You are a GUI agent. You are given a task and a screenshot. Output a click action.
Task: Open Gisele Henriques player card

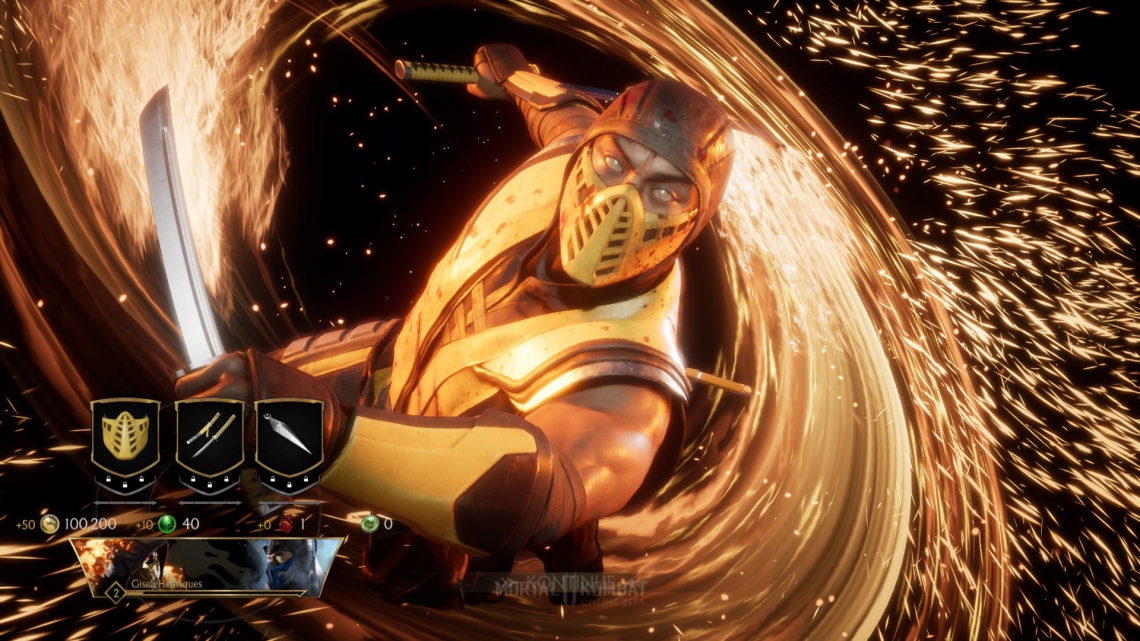pyautogui.click(x=207, y=568)
